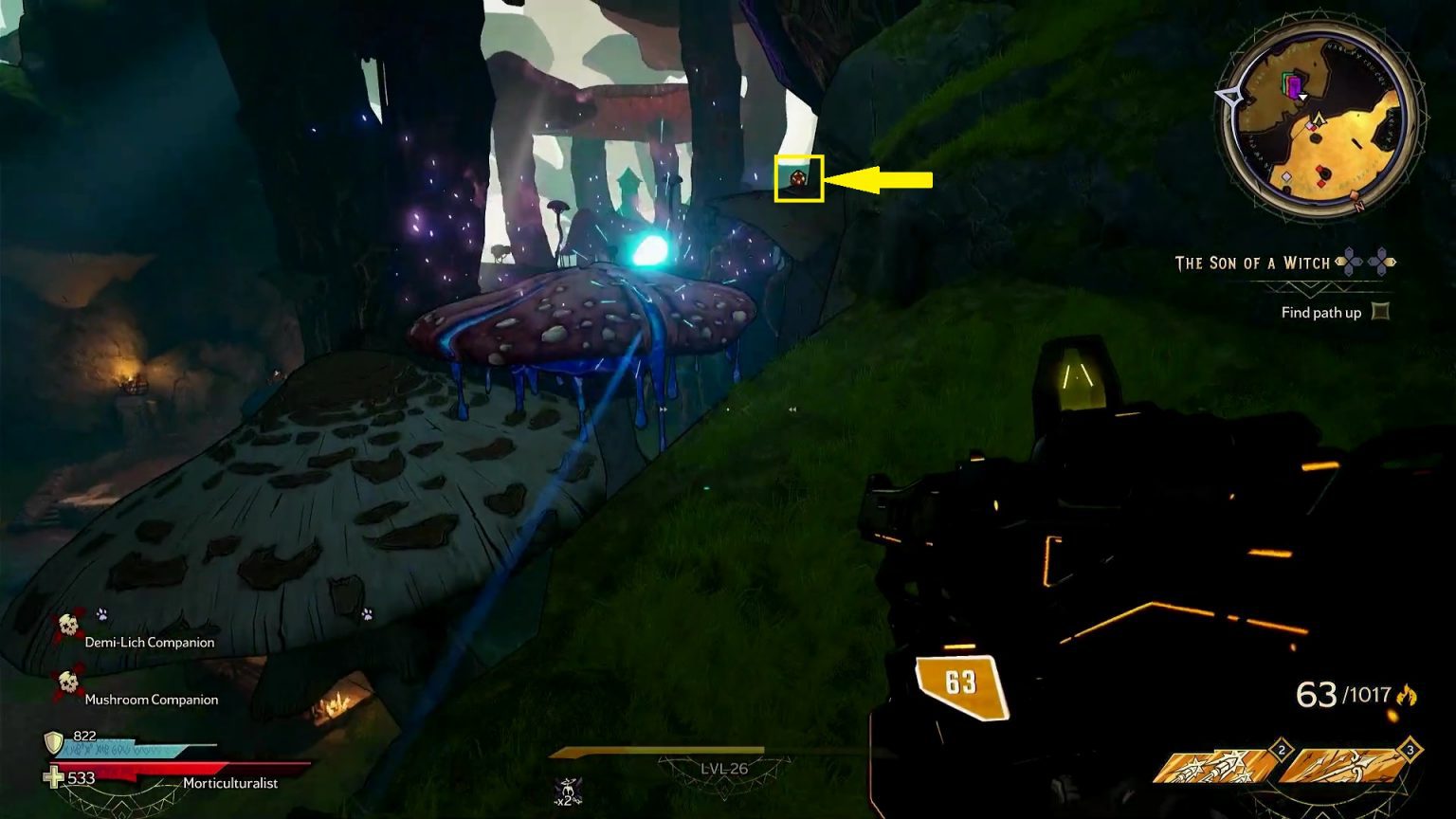Select the Morticulturalist class label
This screenshot has height=819, width=1456.
[230, 783]
